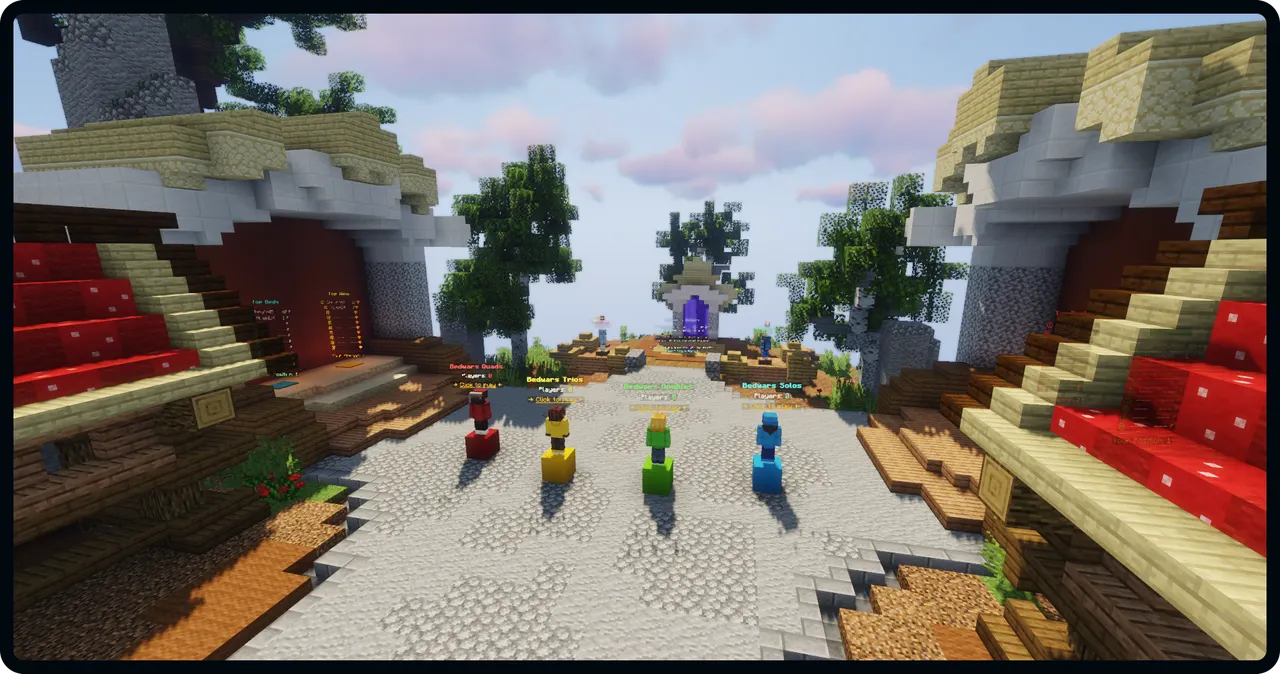Join Bedwars Quads via its Click to play label
This screenshot has height=674, width=1280.
tap(476, 385)
